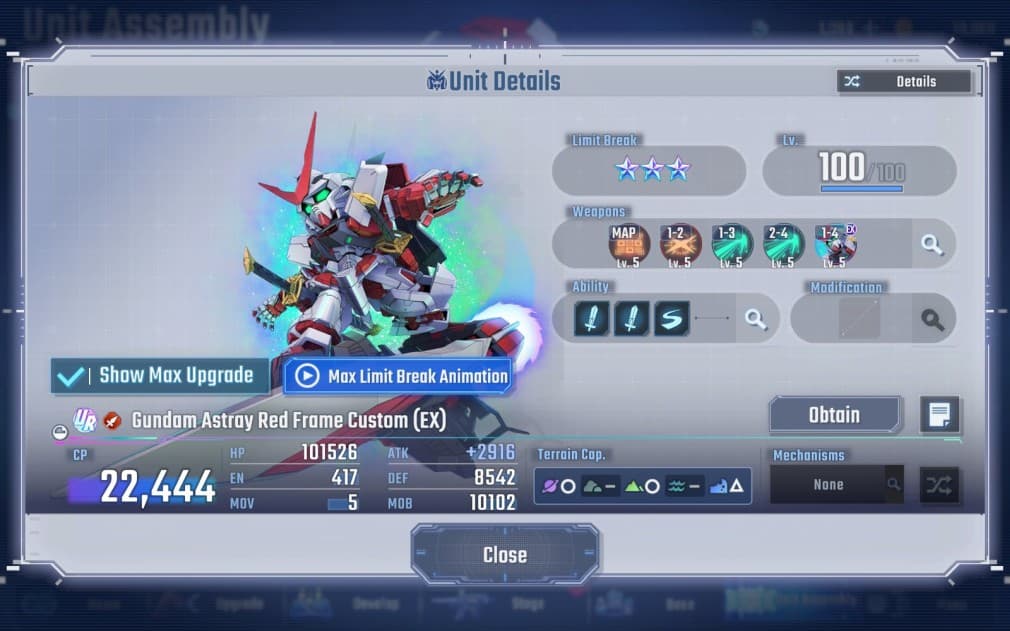Close the Unit Details window
Screen dimensions: 1010x631
pyautogui.click(x=504, y=555)
